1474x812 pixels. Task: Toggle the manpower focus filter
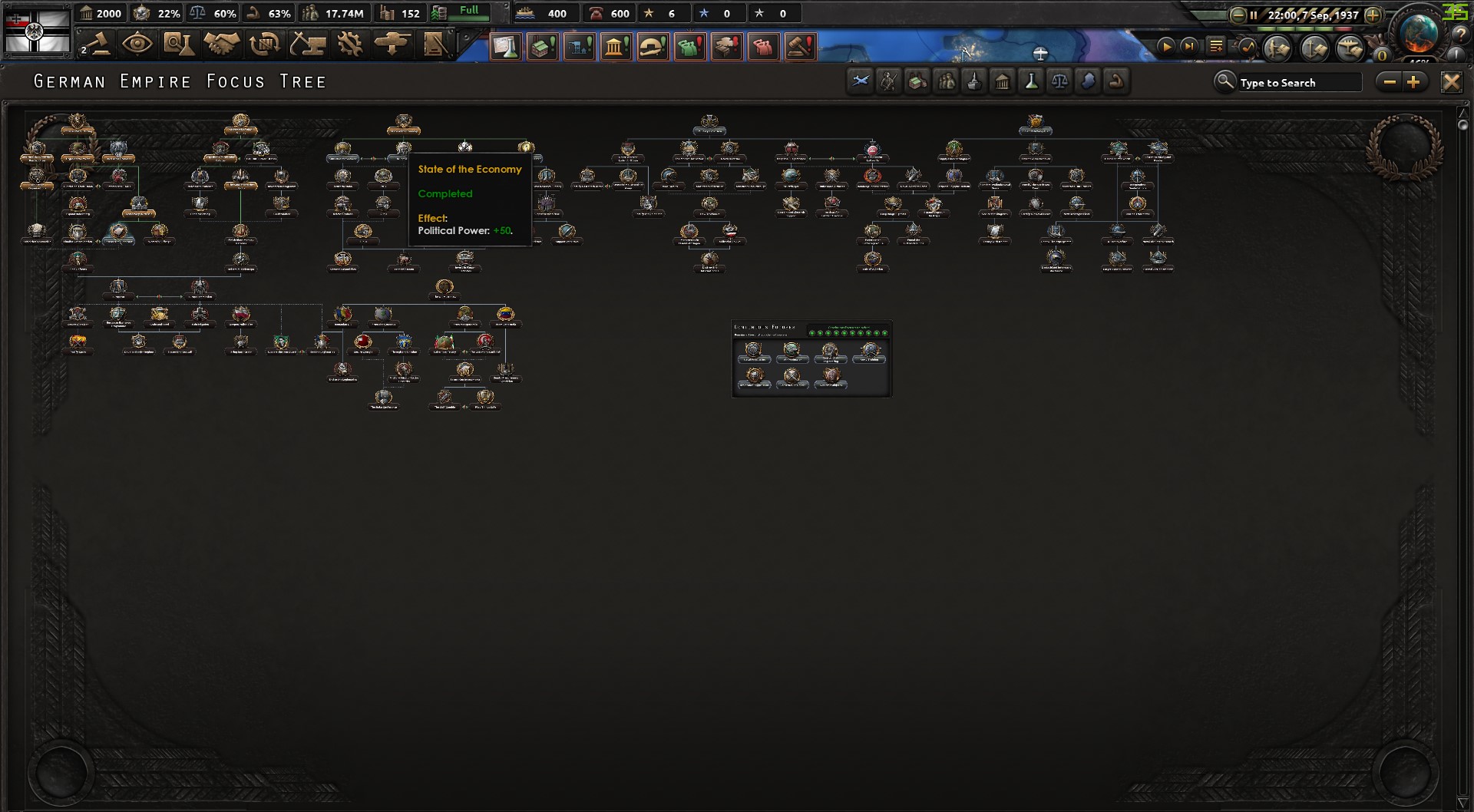[x=946, y=81]
